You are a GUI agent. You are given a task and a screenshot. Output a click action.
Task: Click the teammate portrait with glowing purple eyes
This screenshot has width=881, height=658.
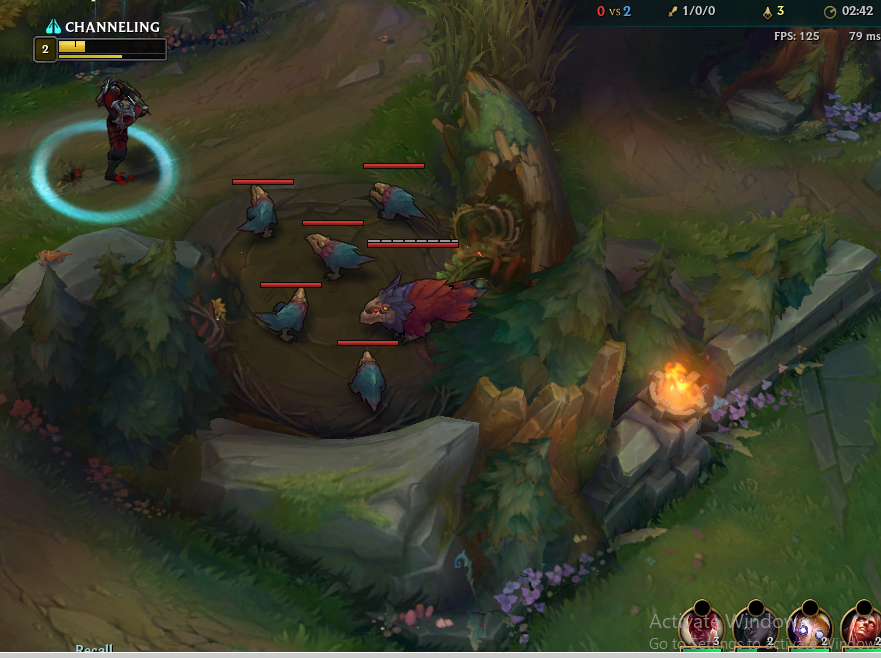point(809,628)
